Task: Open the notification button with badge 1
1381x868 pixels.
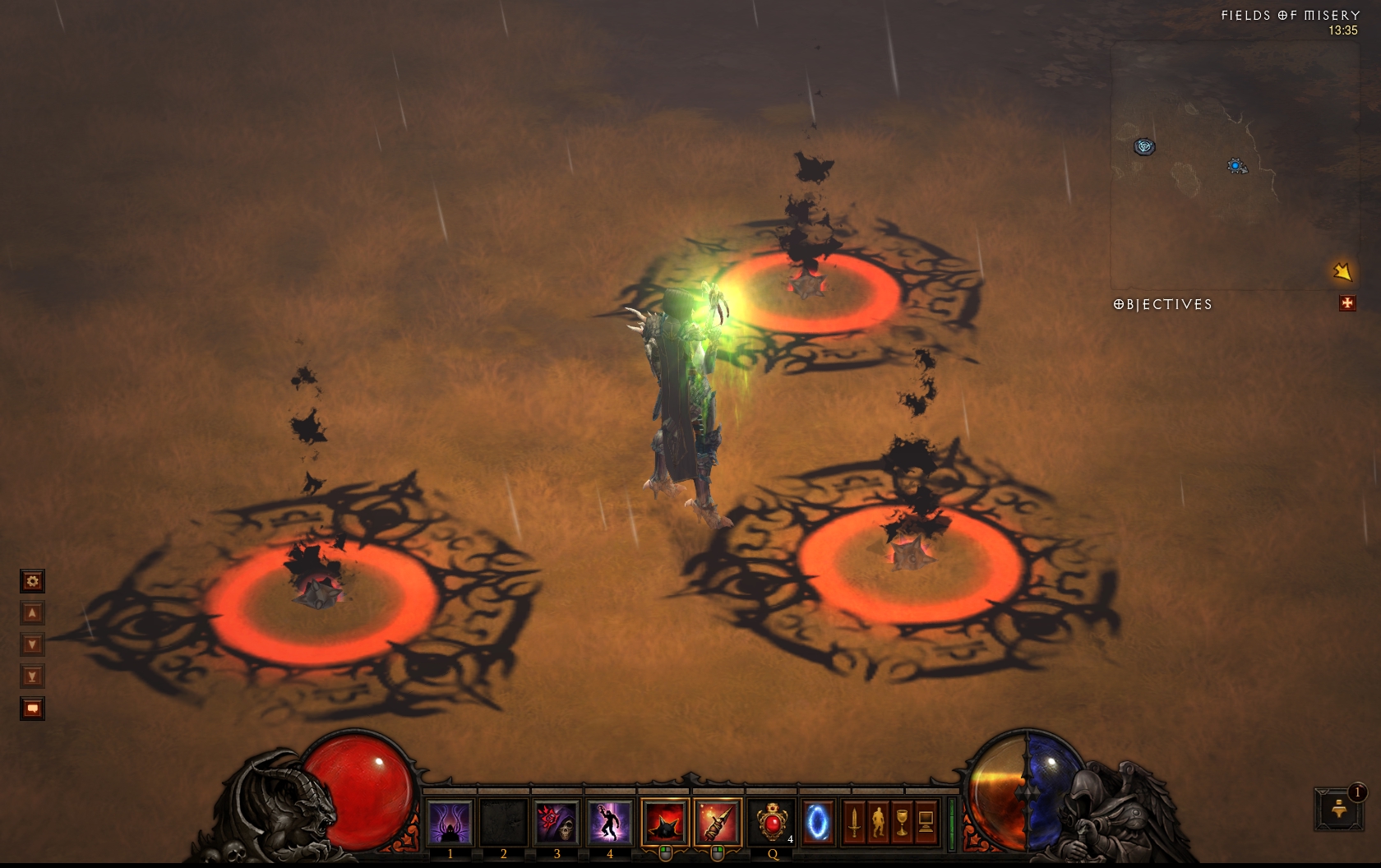Action: pyautogui.click(x=1339, y=809)
